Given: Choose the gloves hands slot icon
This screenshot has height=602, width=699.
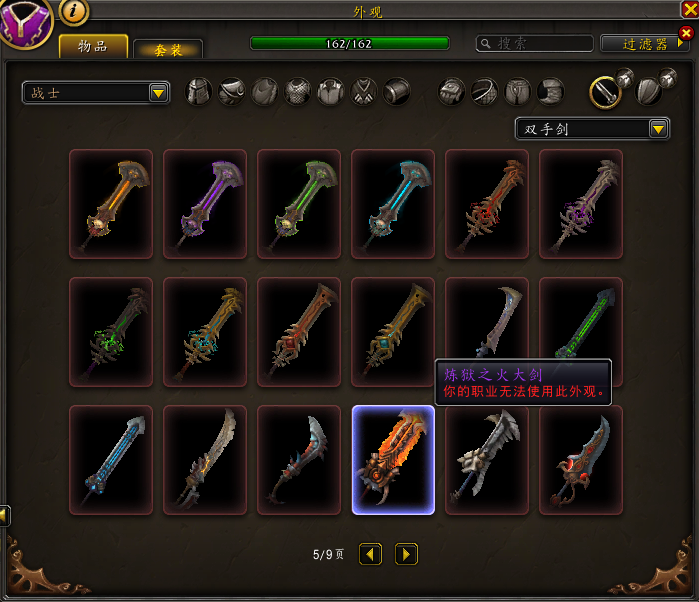Looking at the screenshot, I should point(453,92).
